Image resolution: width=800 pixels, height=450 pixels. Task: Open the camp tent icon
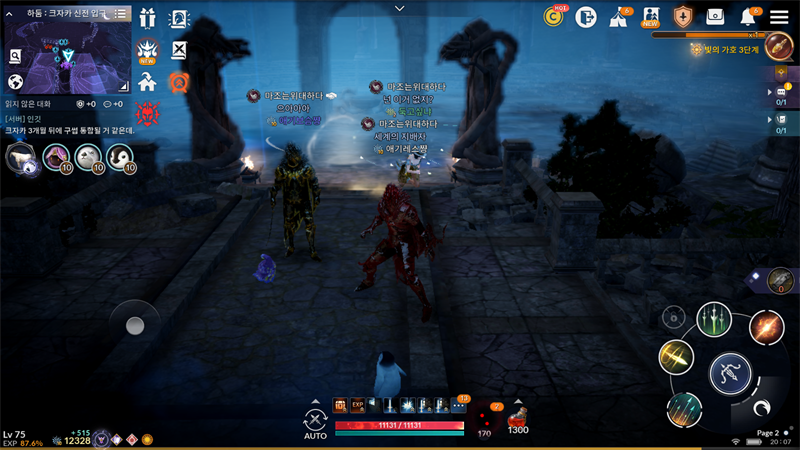click(618, 16)
